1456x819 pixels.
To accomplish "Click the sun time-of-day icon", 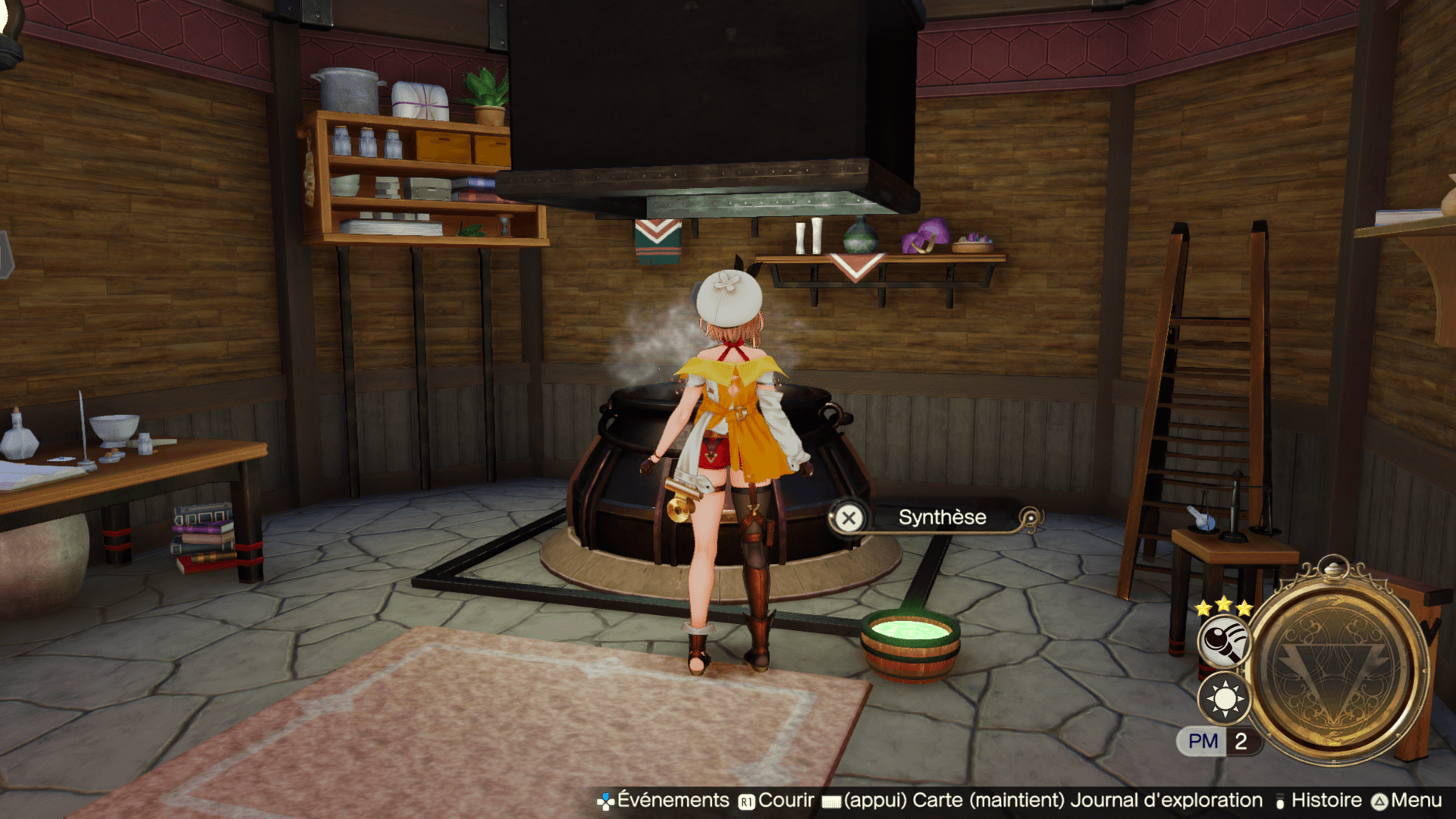I will point(1224,698).
